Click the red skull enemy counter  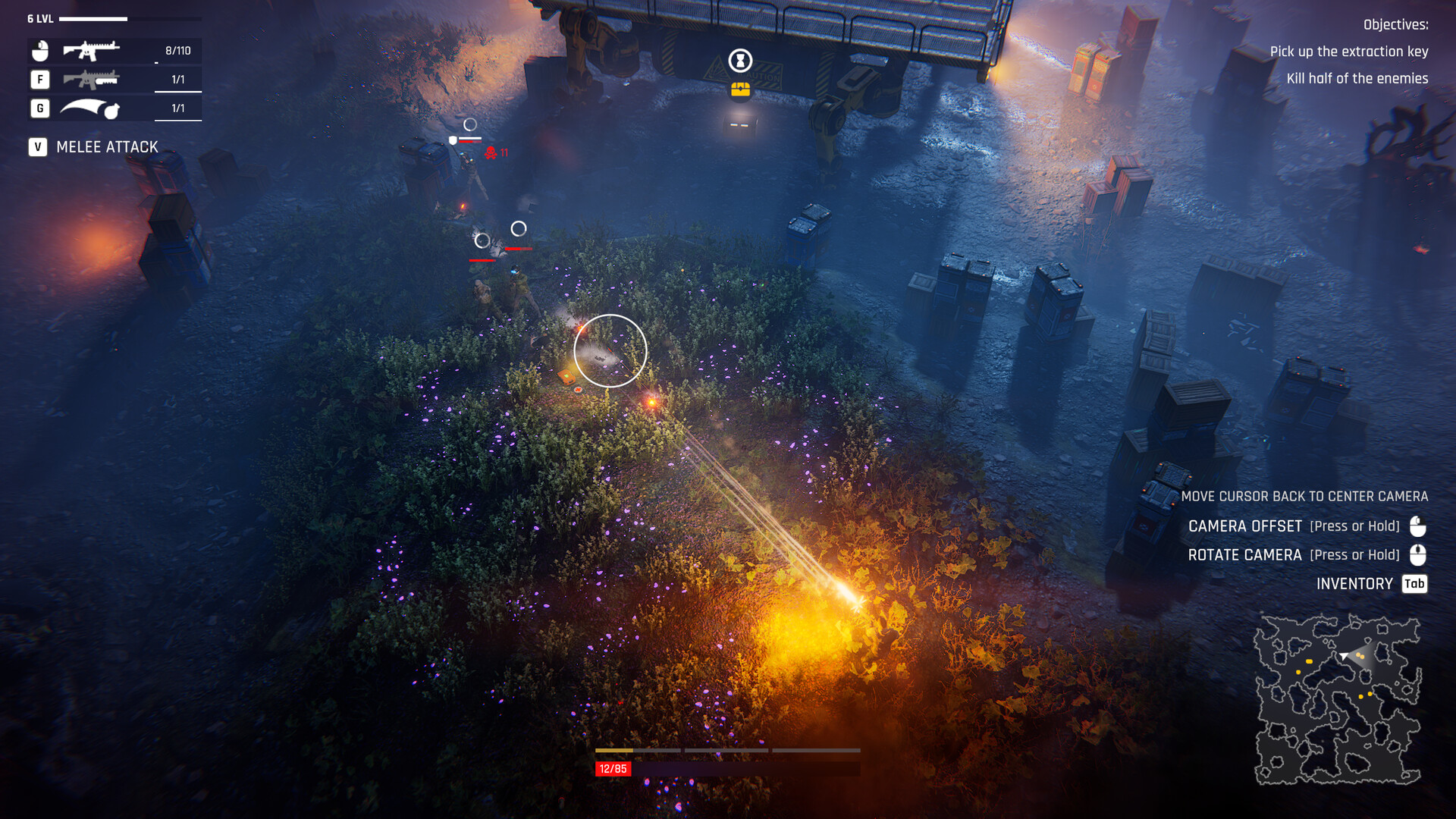[x=491, y=153]
